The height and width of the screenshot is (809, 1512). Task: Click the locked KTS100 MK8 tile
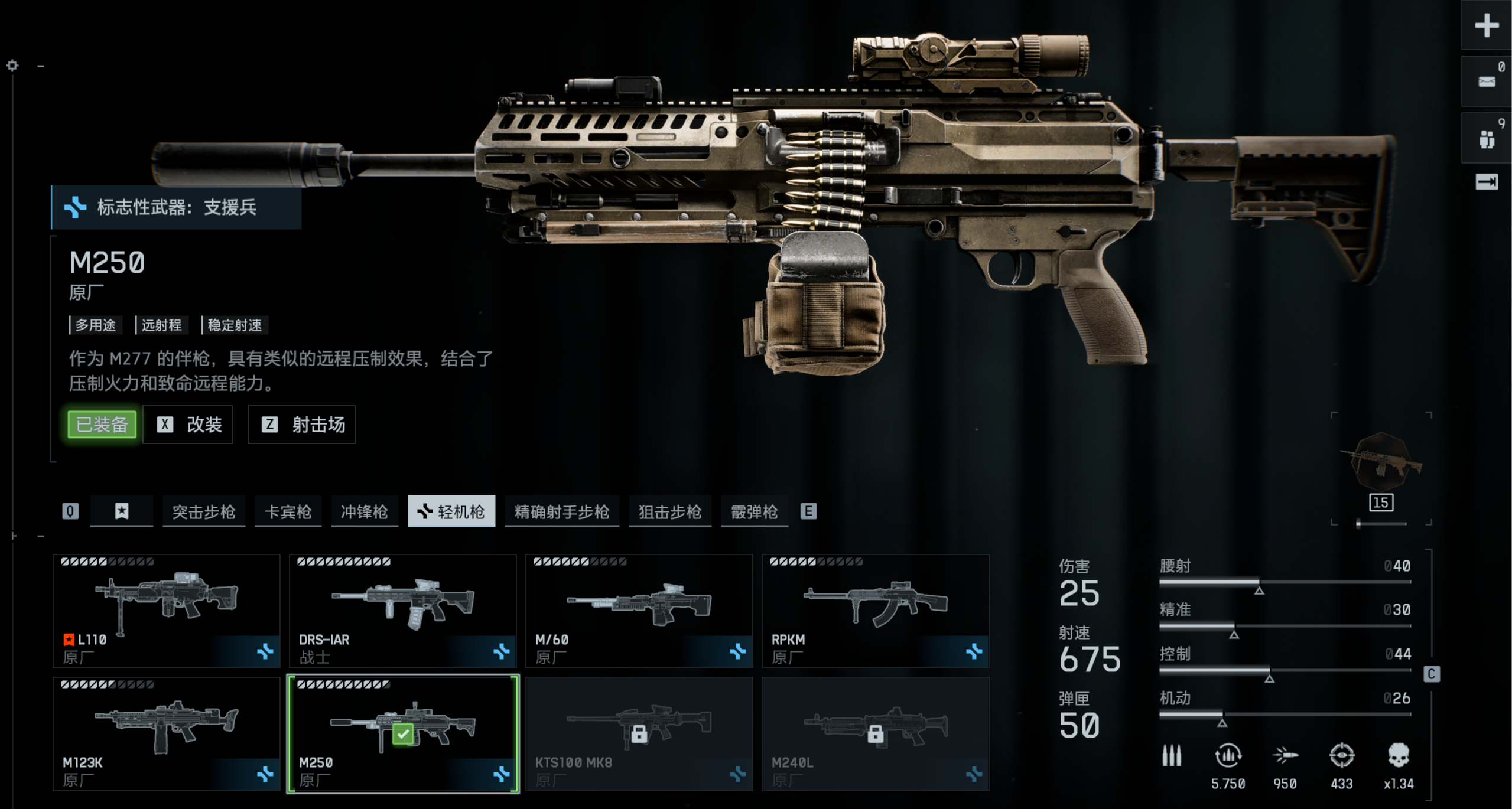pyautogui.click(x=639, y=733)
